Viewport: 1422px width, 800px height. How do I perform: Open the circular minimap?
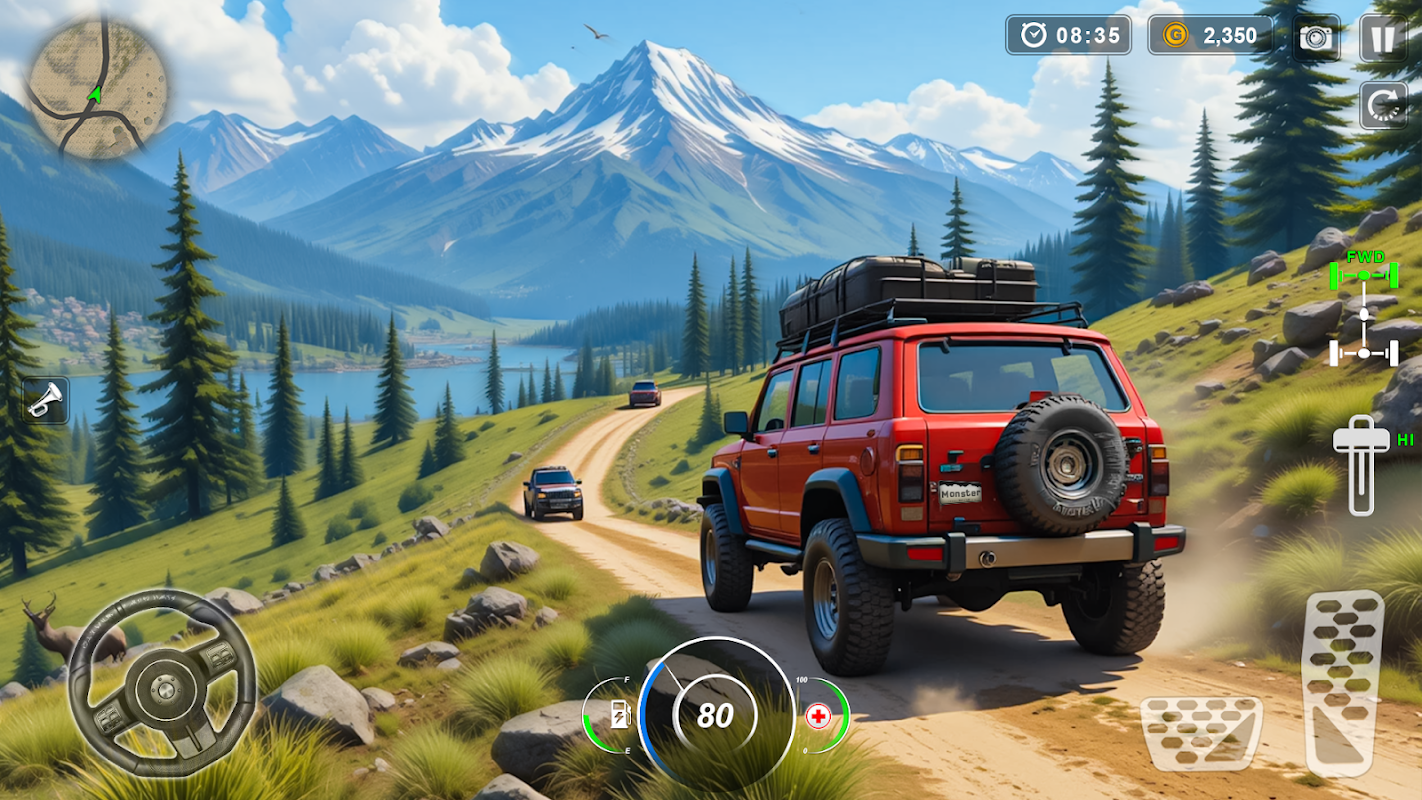(97, 88)
